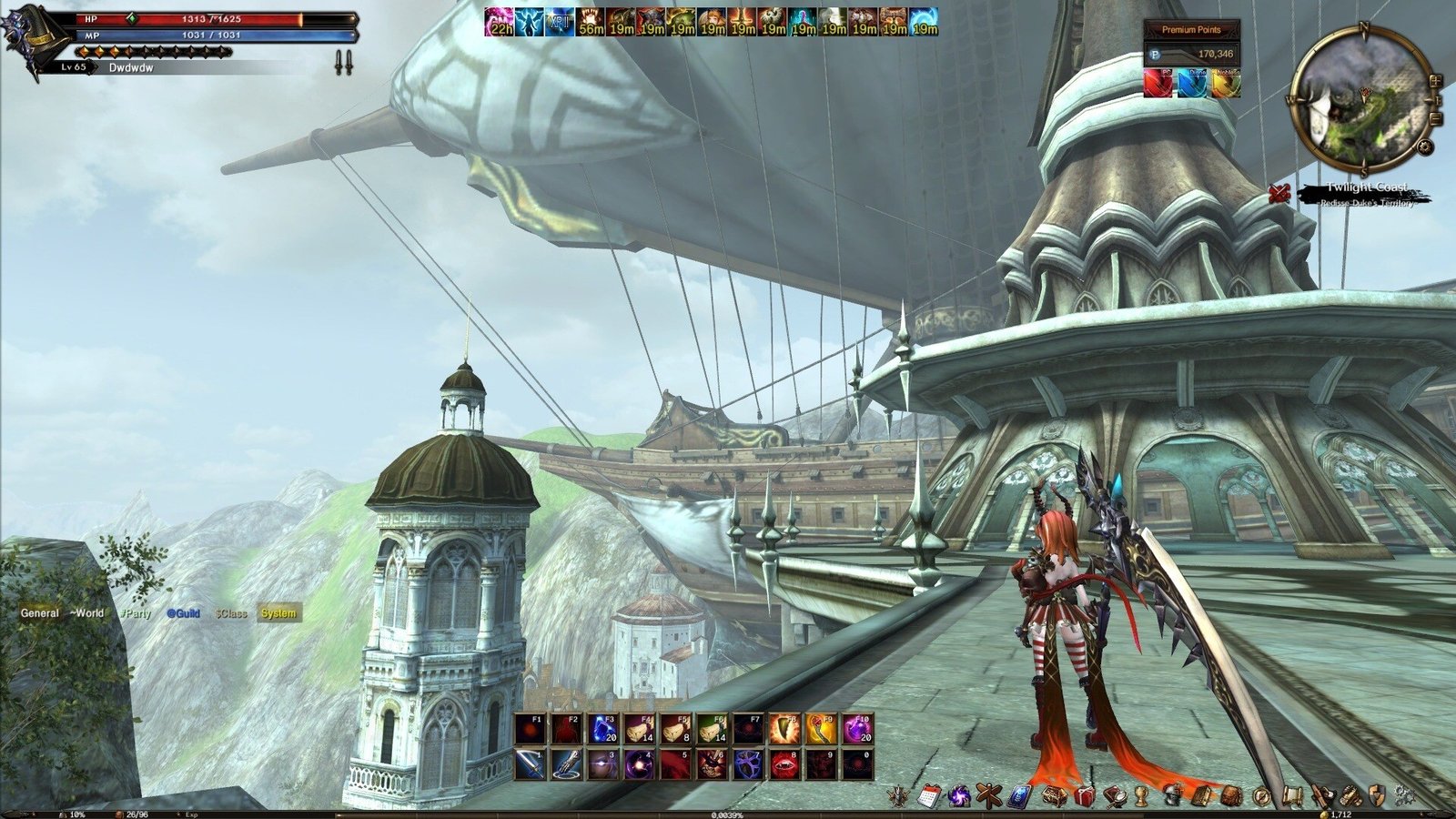Viewport: 1456px width, 819px height.
Task: Use the green scroll in F6 slot
Action: (x=712, y=728)
